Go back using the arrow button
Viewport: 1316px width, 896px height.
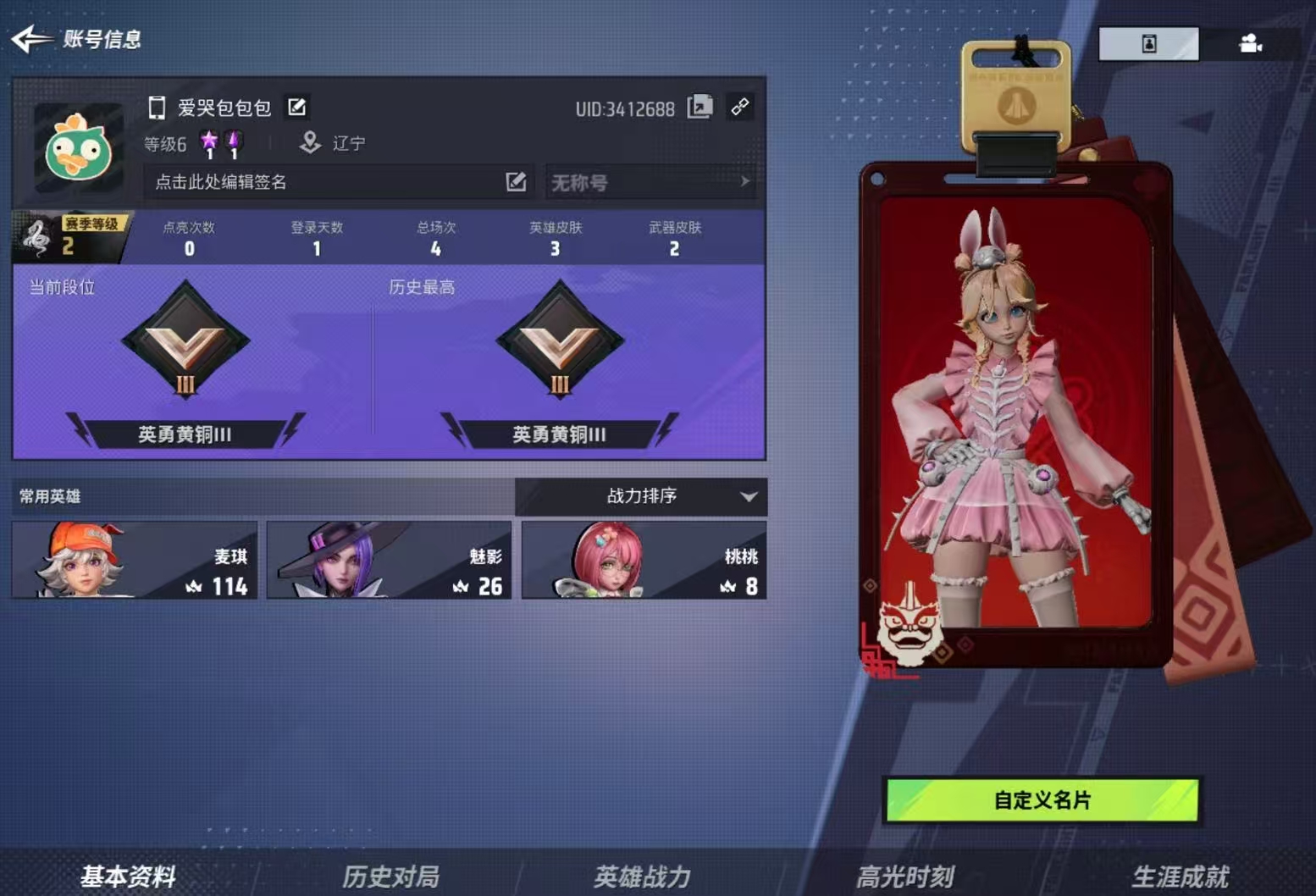(32, 38)
